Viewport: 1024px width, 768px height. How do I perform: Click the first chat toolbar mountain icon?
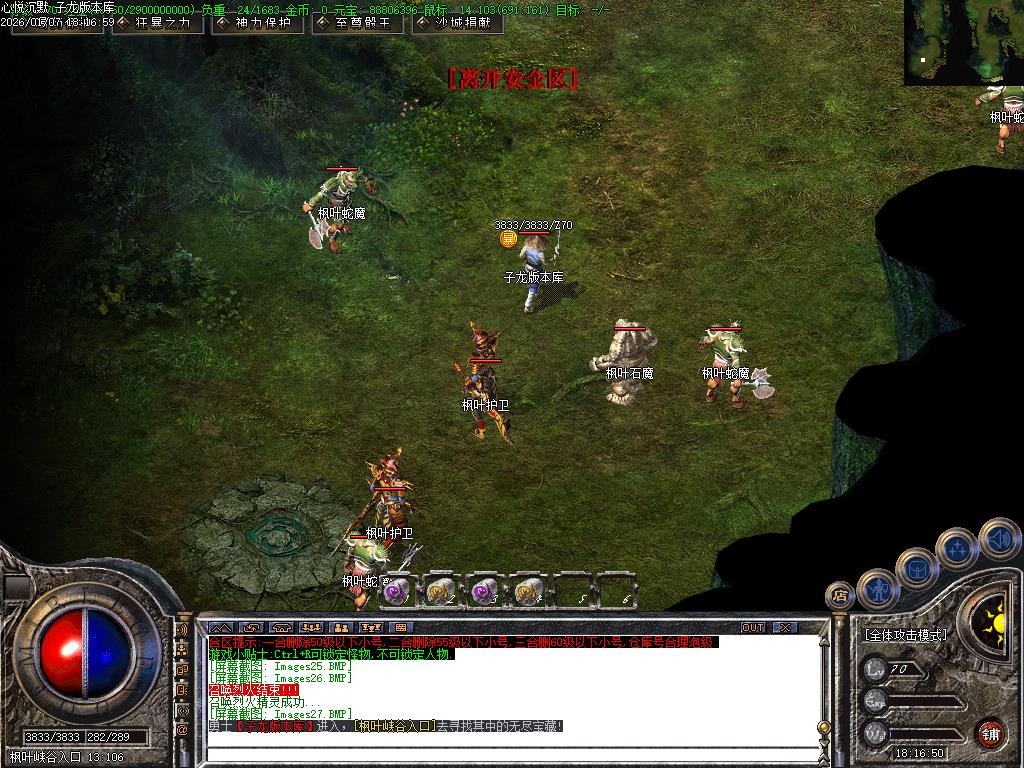(221, 628)
